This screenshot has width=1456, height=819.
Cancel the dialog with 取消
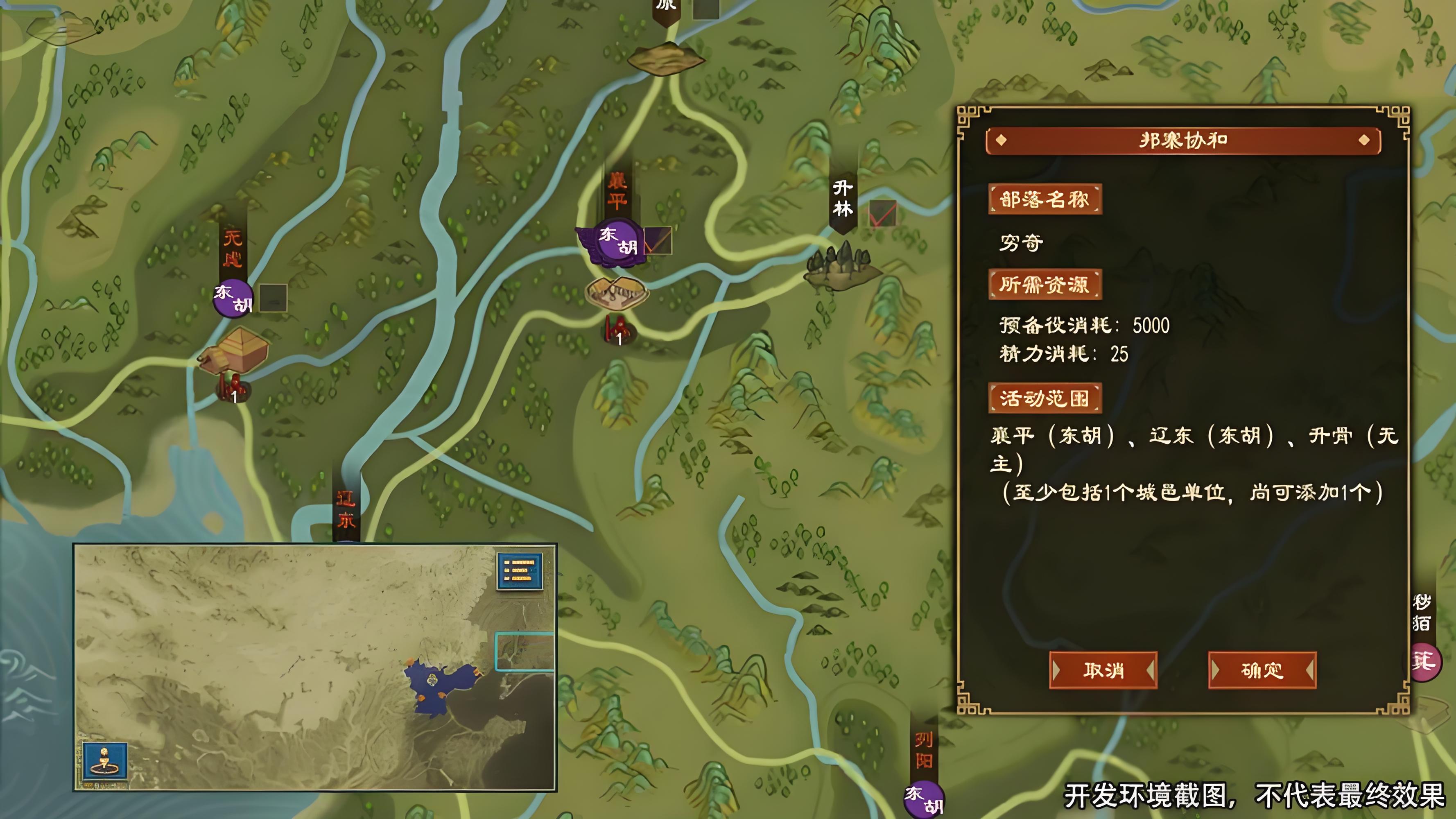point(1103,670)
